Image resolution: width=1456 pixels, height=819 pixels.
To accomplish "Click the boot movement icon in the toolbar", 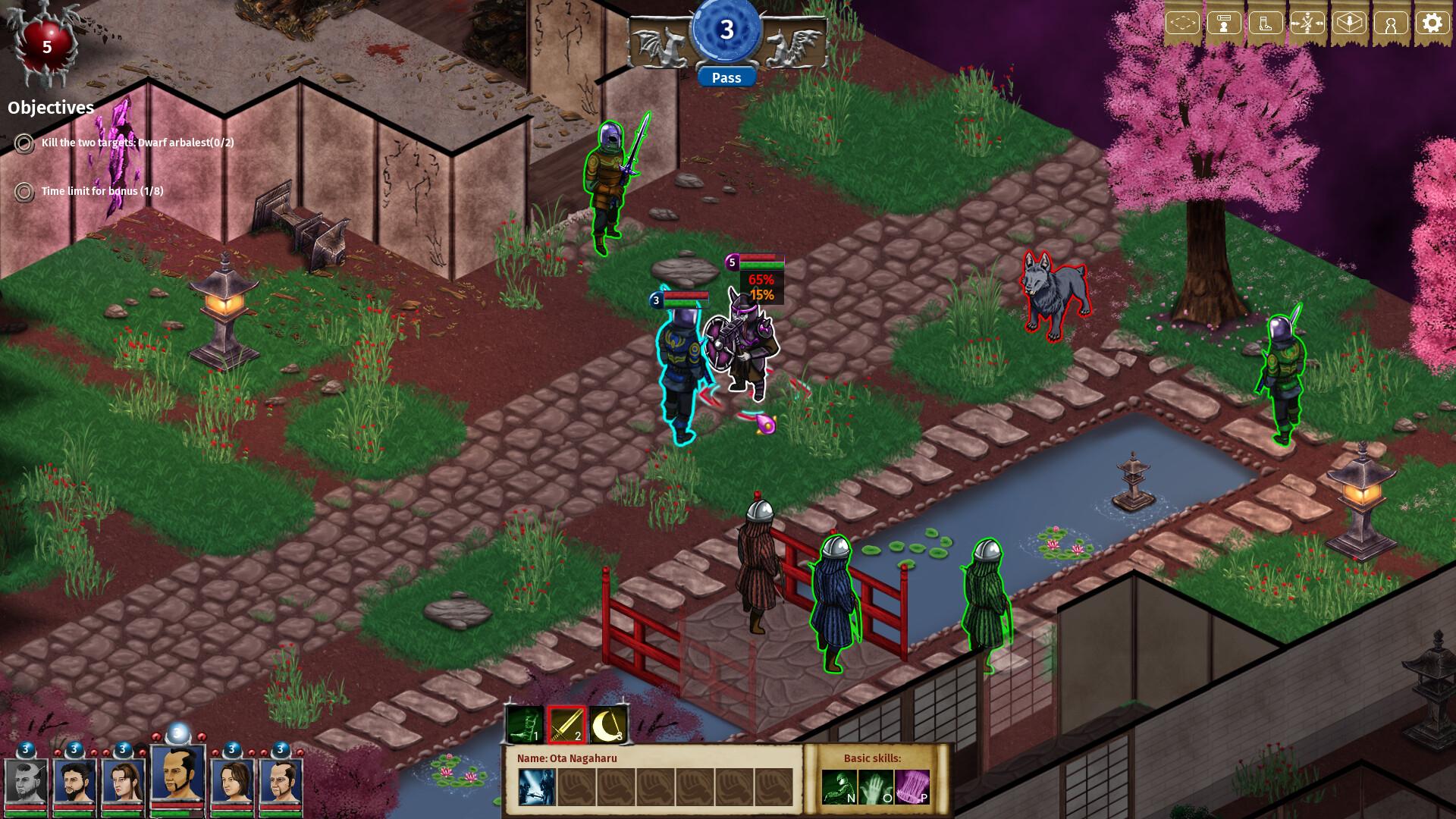I will (1265, 22).
